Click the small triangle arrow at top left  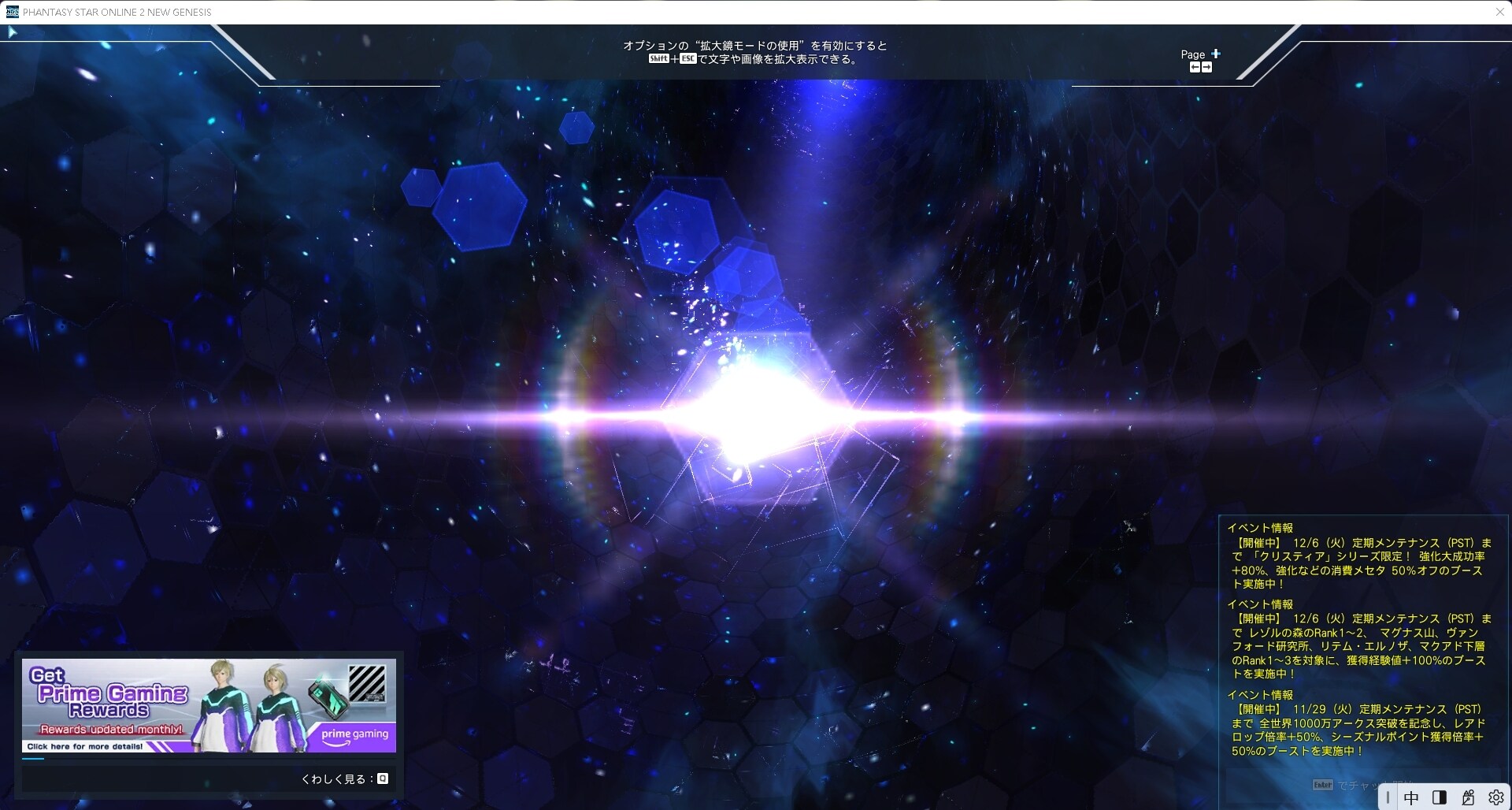point(12,32)
